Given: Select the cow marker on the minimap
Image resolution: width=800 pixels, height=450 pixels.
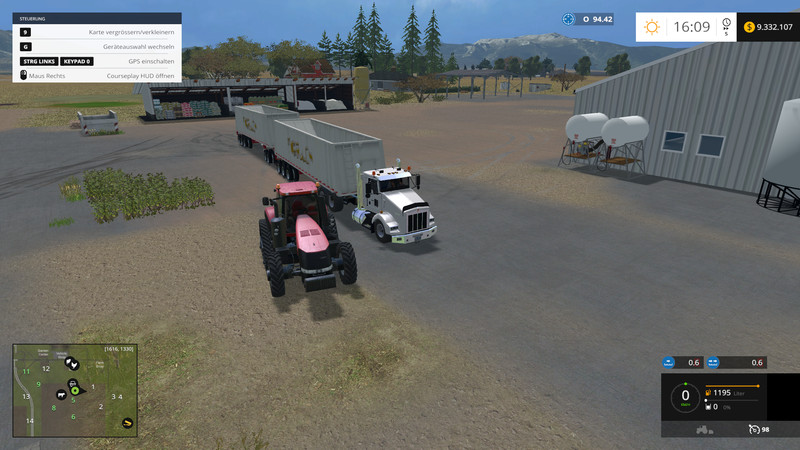Looking at the screenshot, I should 63,394.
